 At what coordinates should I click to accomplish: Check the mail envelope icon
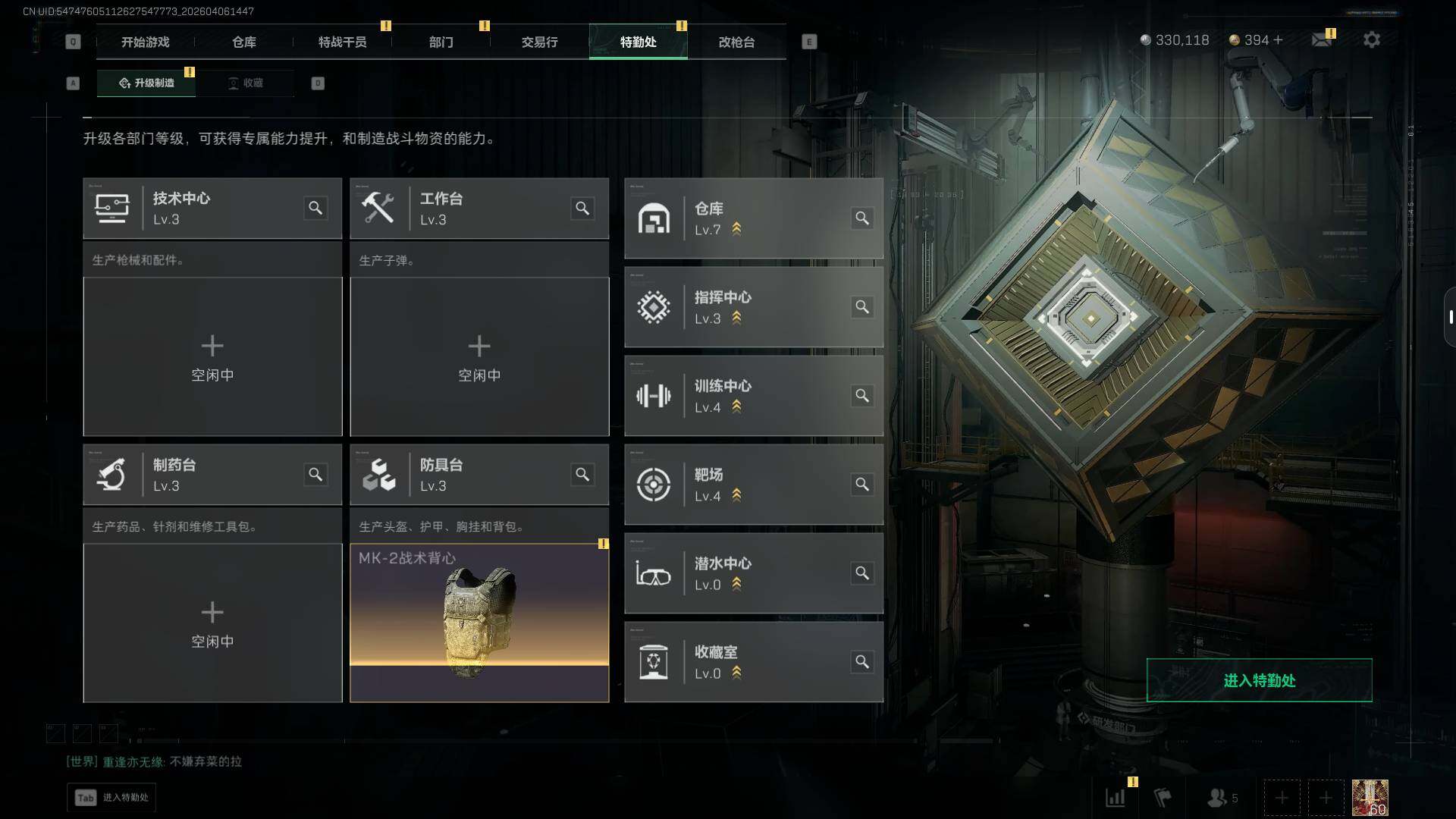pos(1322,39)
